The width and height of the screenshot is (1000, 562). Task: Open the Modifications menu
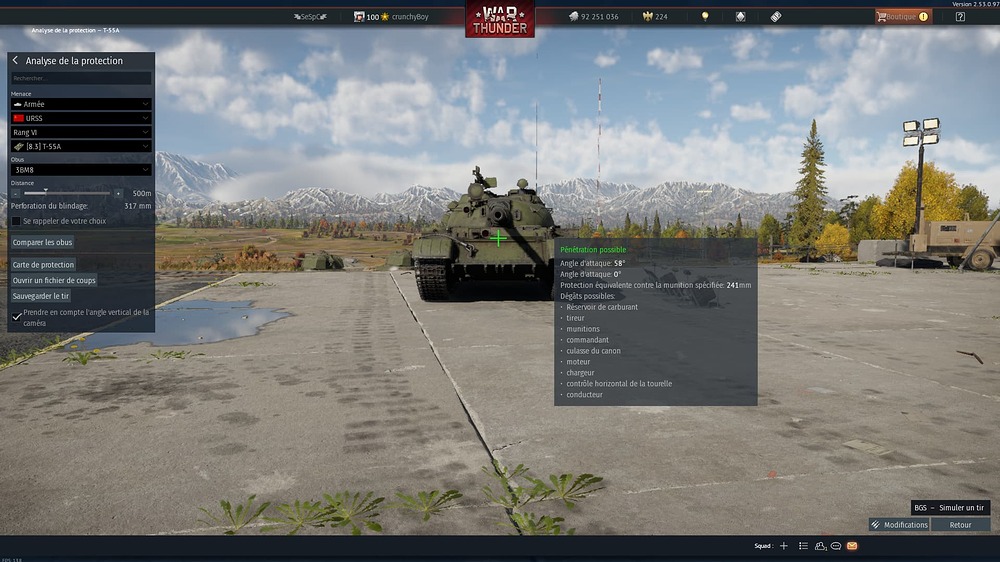click(x=899, y=525)
